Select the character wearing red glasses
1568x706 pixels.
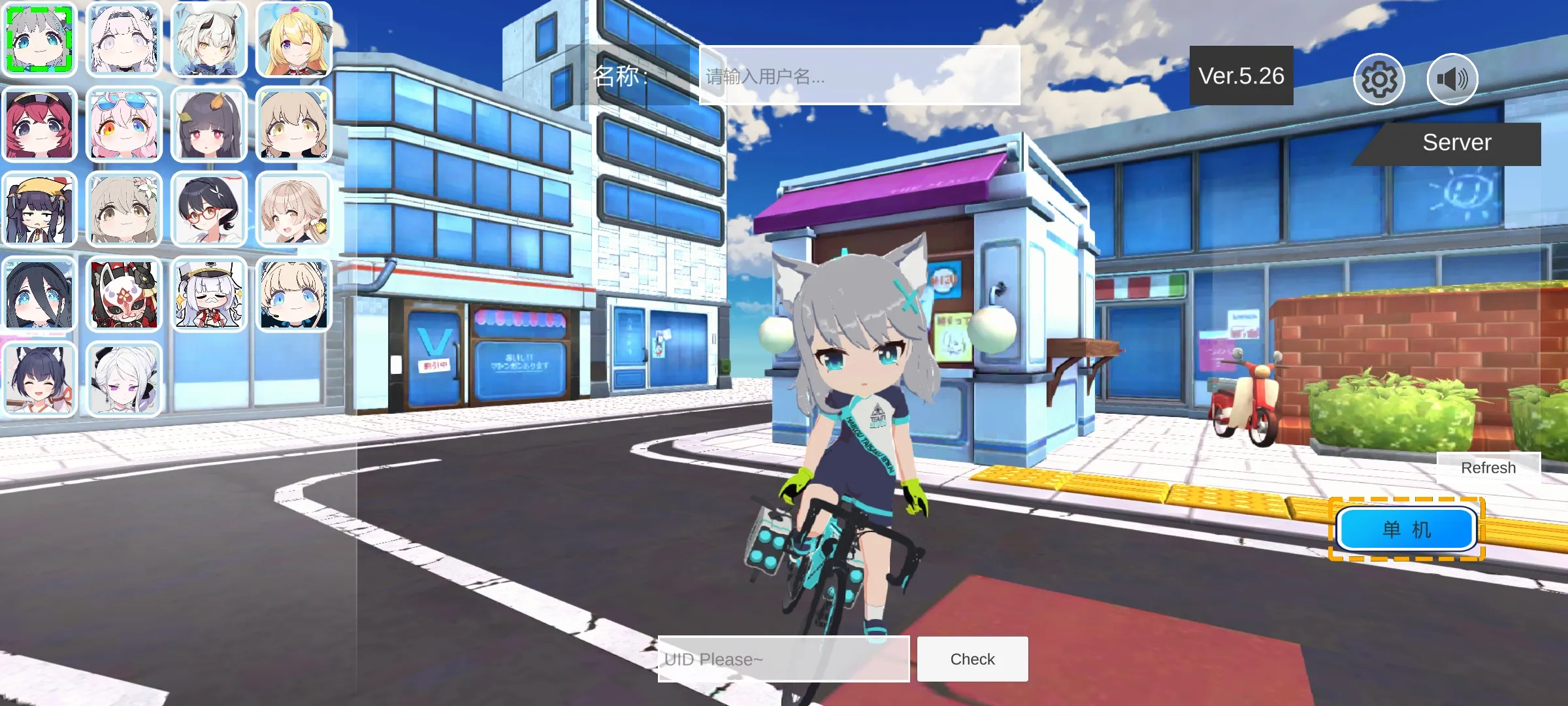click(208, 208)
